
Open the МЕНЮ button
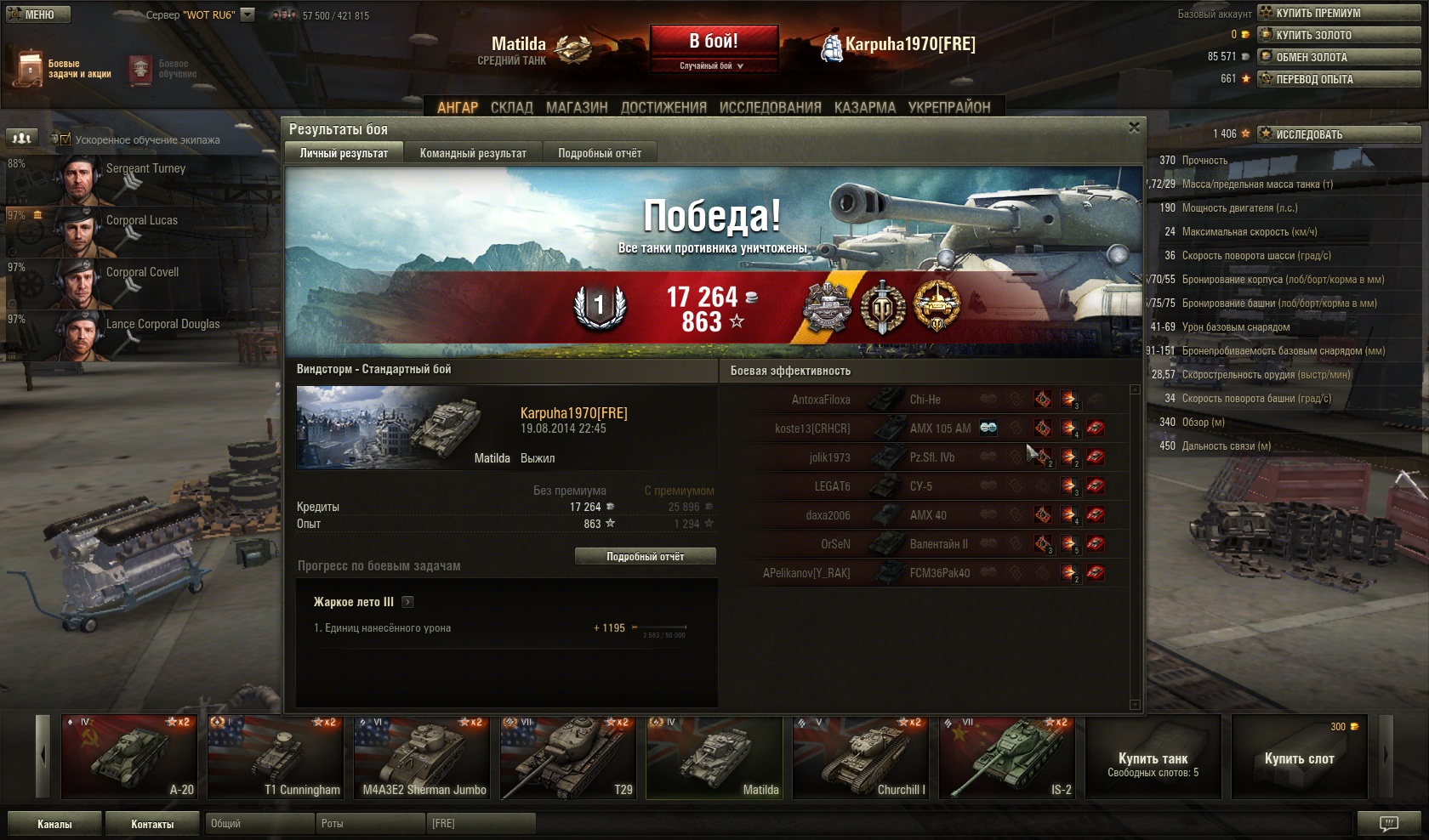click(37, 14)
